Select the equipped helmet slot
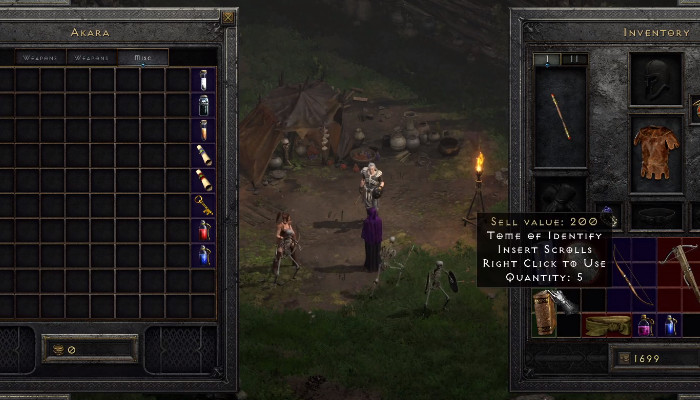The height and width of the screenshot is (400, 700). coord(656,78)
